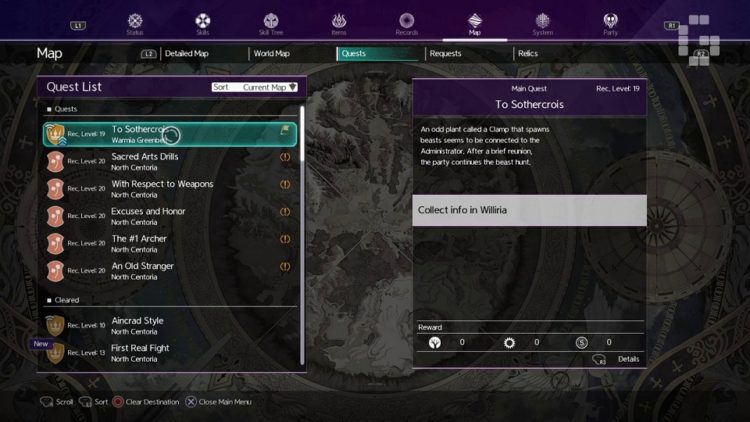Switch to the Party tab
This screenshot has height=422, width=750.
[x=611, y=22]
